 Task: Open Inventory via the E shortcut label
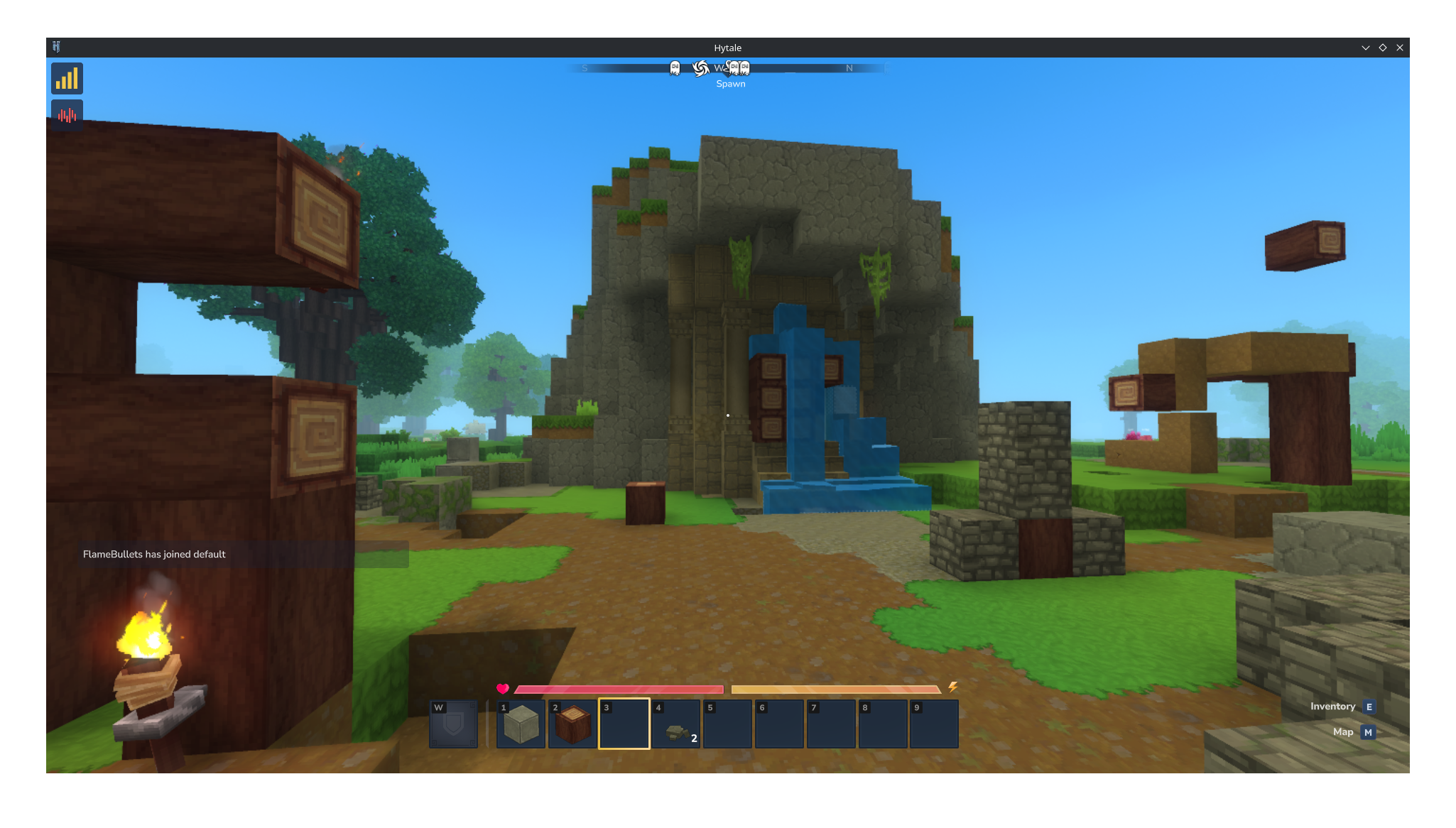1369,707
